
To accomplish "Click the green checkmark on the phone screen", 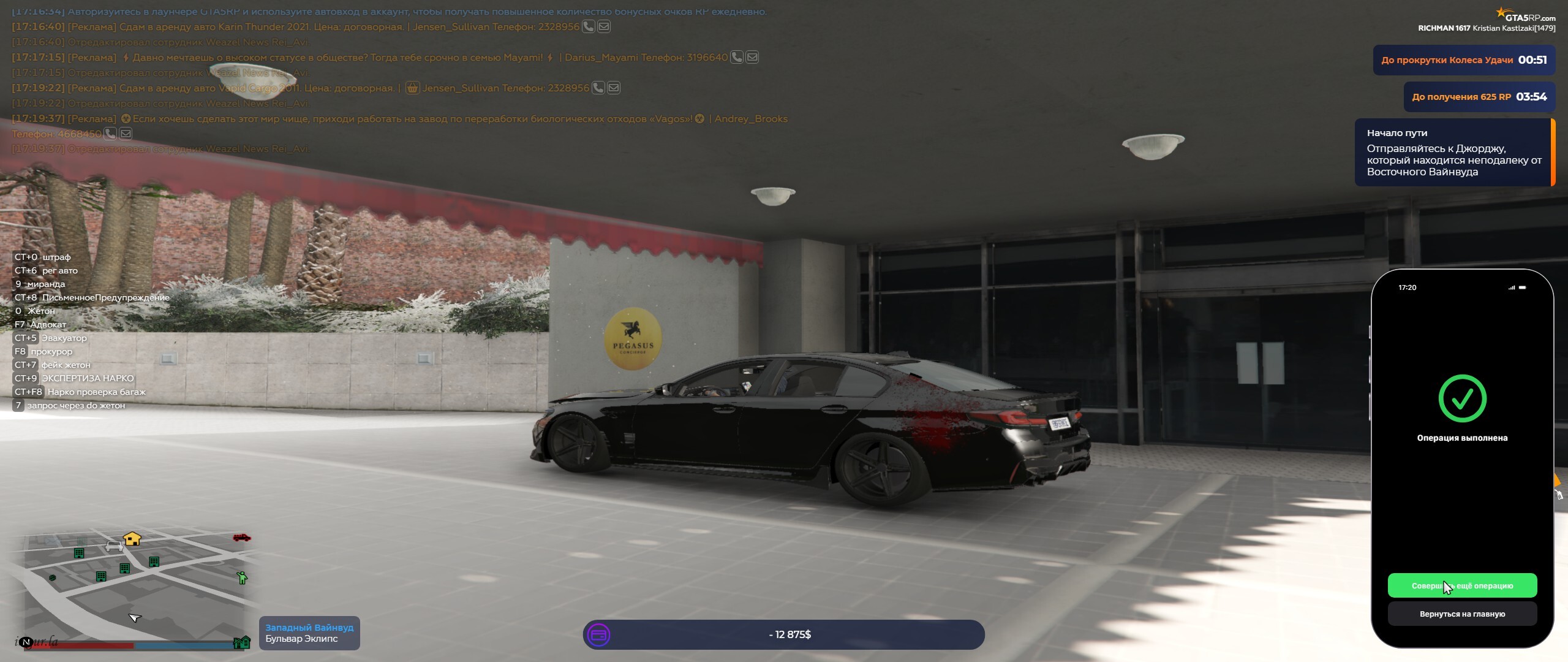I will [x=1464, y=398].
